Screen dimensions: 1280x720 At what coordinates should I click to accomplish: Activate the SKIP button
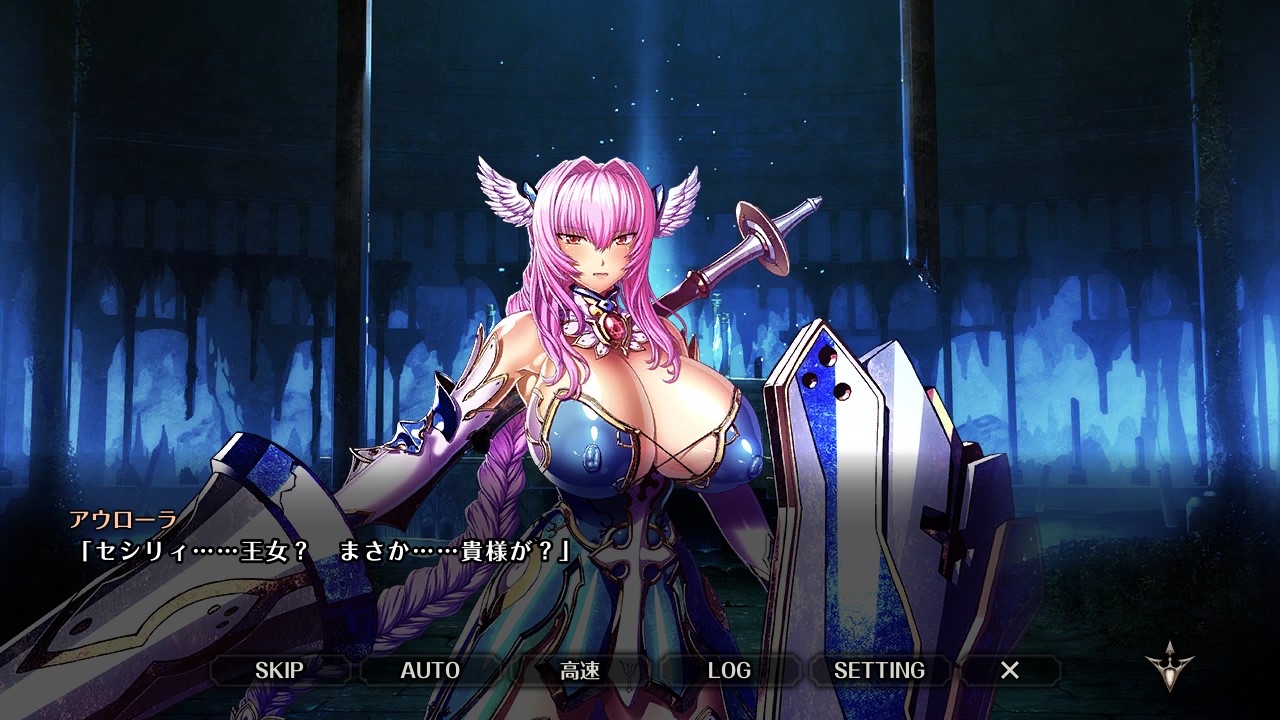point(279,670)
